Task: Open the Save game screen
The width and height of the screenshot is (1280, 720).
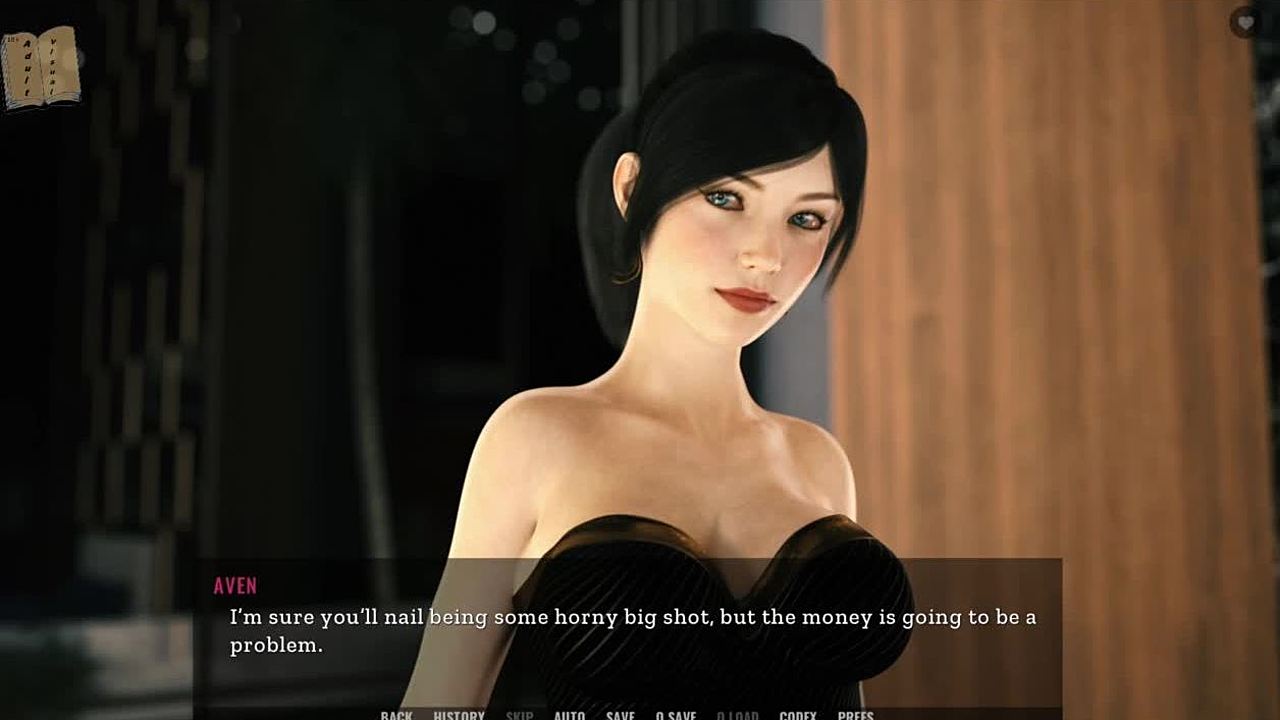Action: click(x=620, y=715)
